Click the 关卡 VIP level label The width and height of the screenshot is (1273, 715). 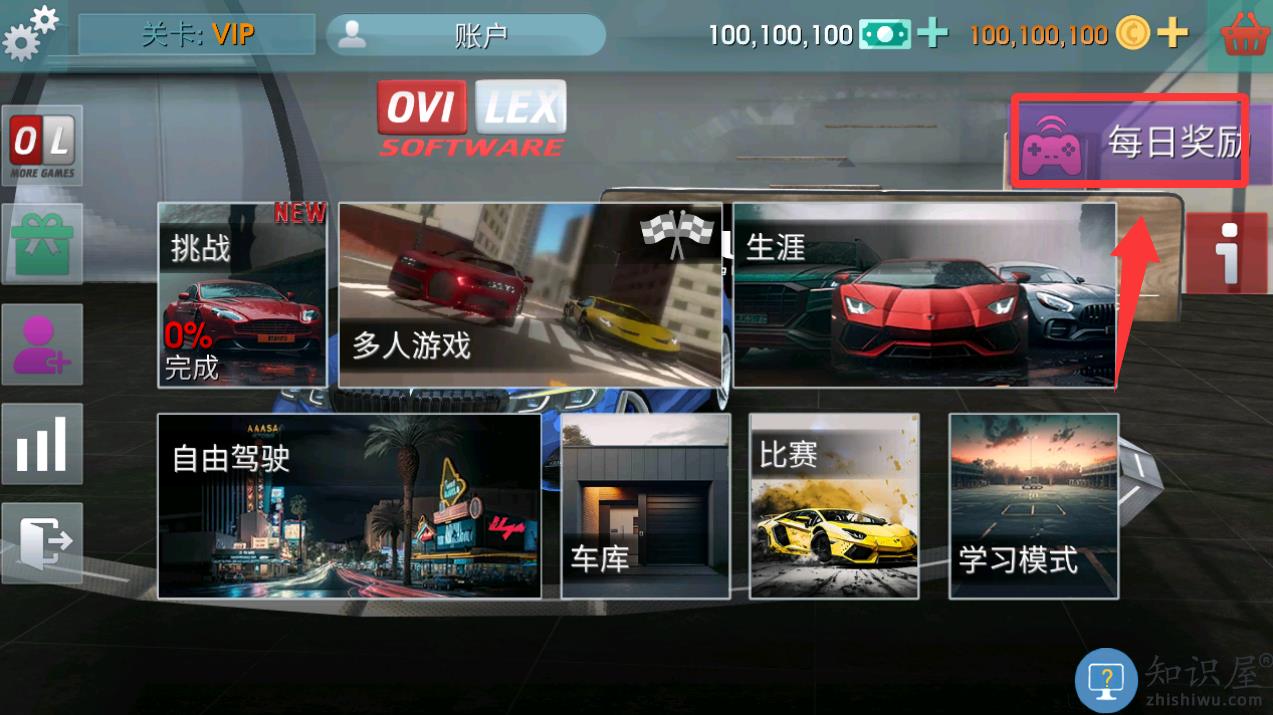pos(197,35)
